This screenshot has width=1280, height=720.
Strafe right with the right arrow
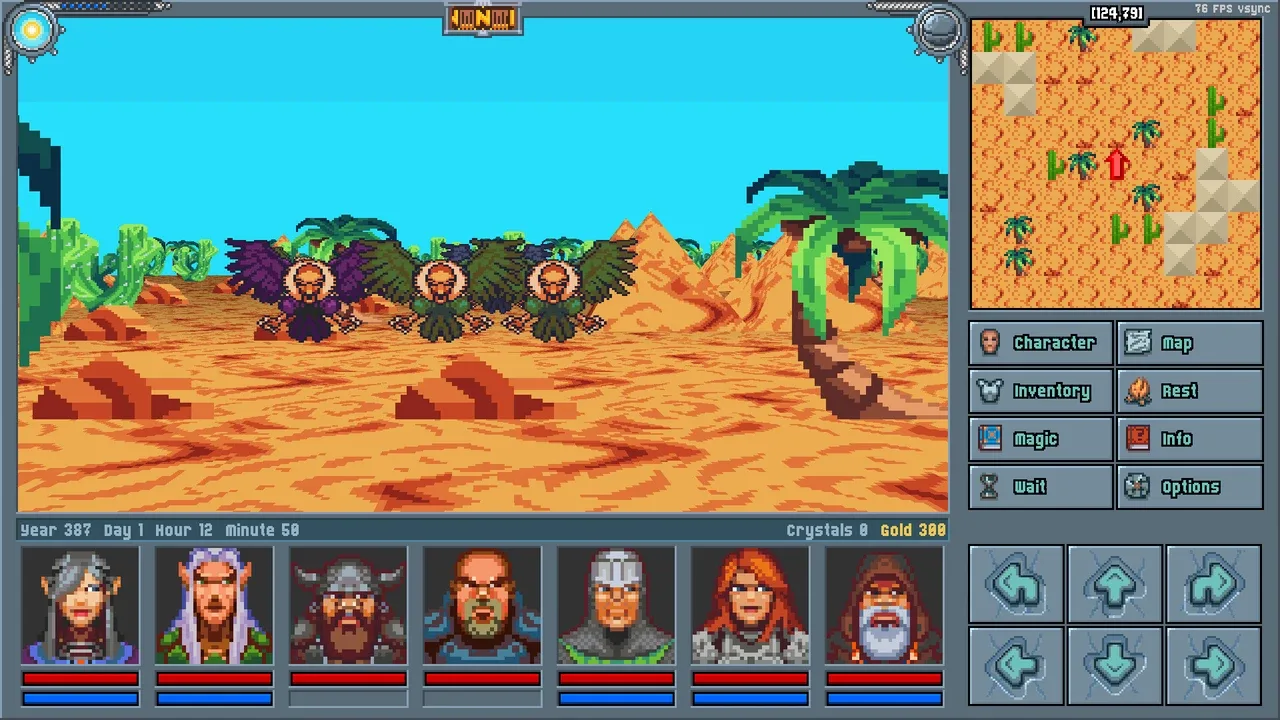[x=1213, y=665]
